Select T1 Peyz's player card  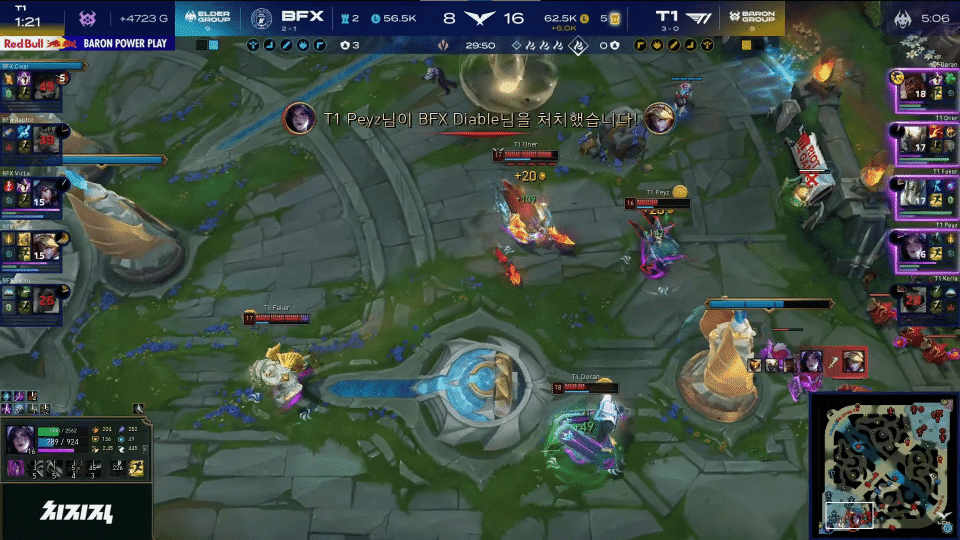pyautogui.click(x=923, y=247)
